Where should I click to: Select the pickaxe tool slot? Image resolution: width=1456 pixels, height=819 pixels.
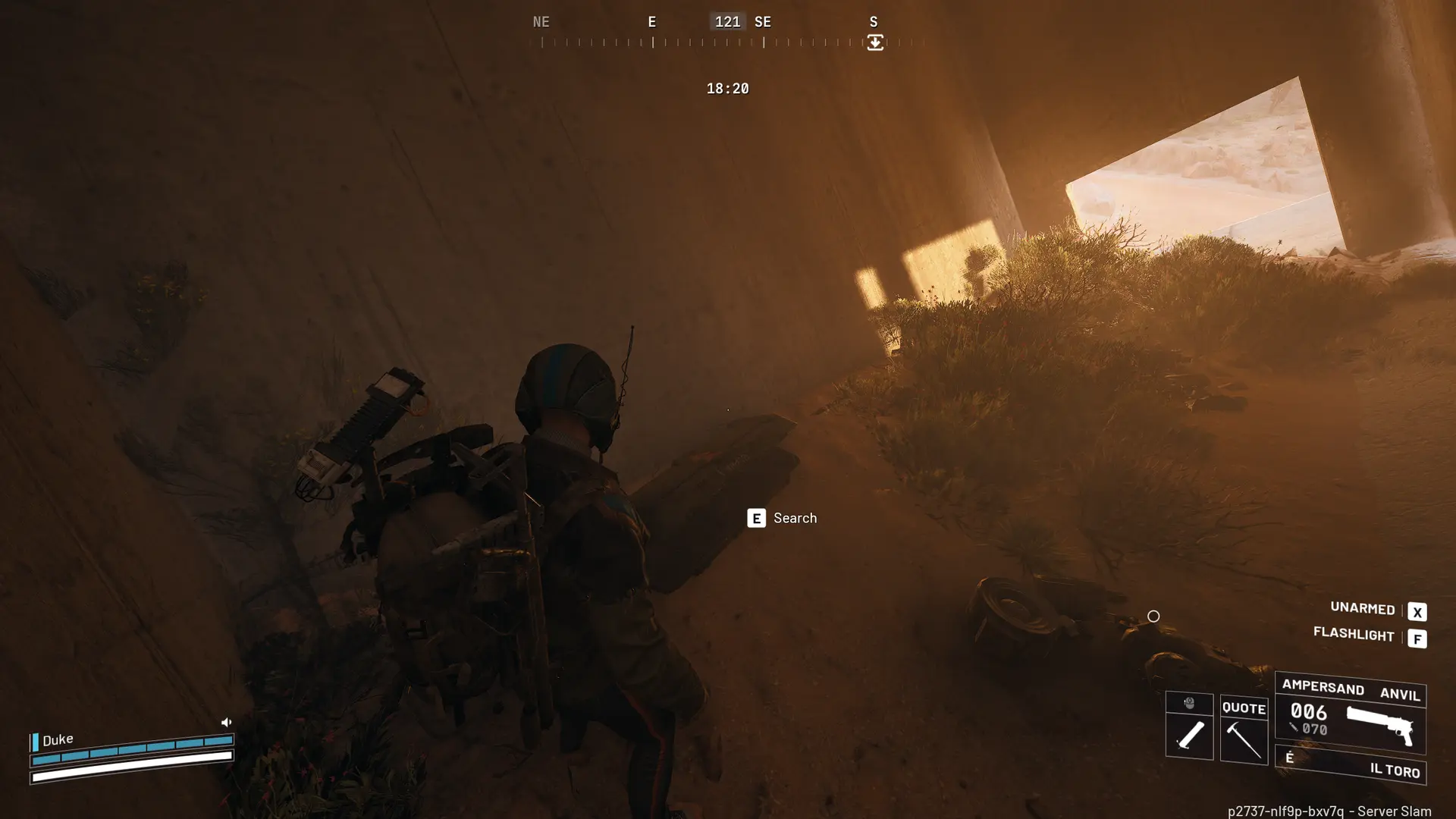(1244, 730)
